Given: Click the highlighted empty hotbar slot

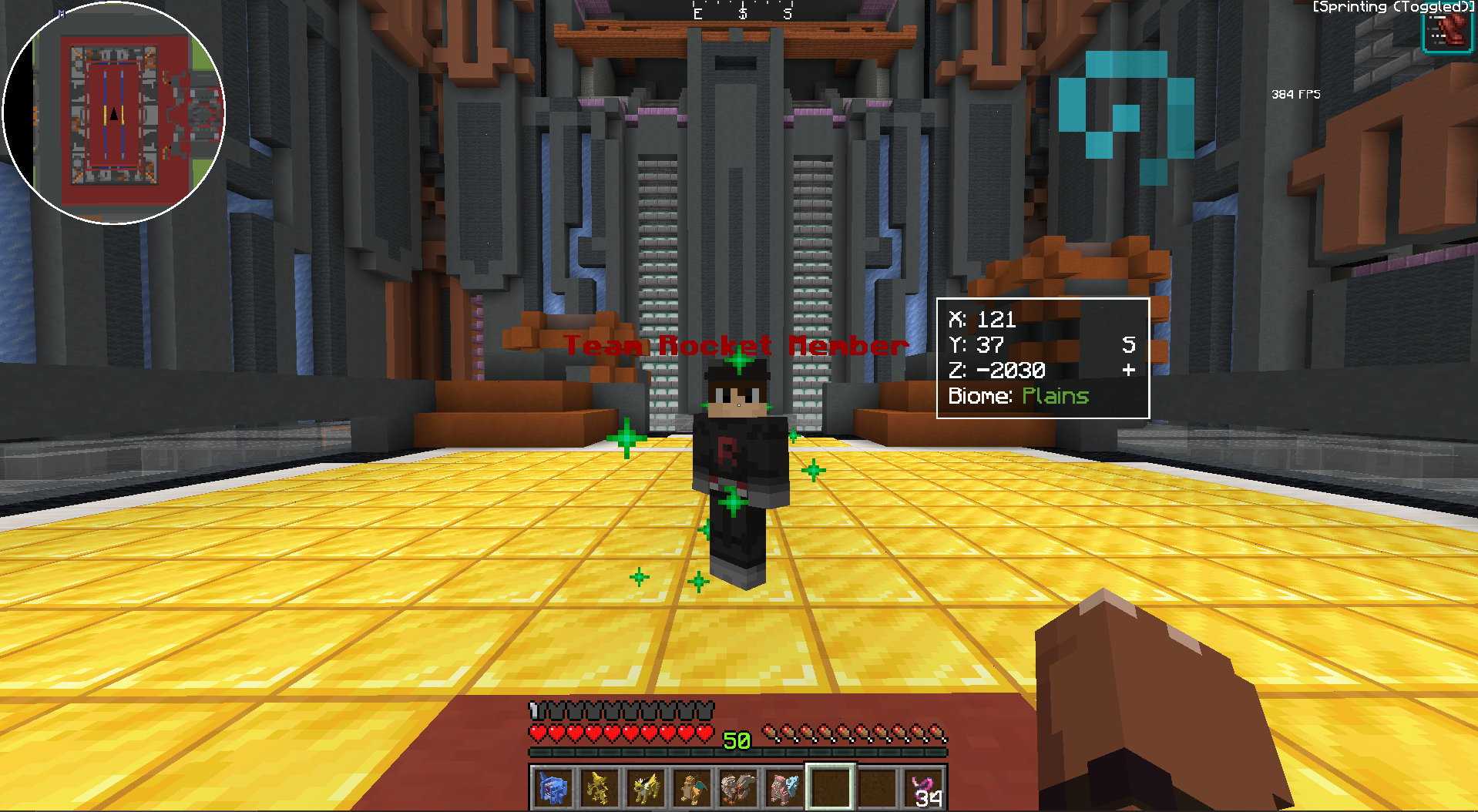Looking at the screenshot, I should [x=830, y=787].
